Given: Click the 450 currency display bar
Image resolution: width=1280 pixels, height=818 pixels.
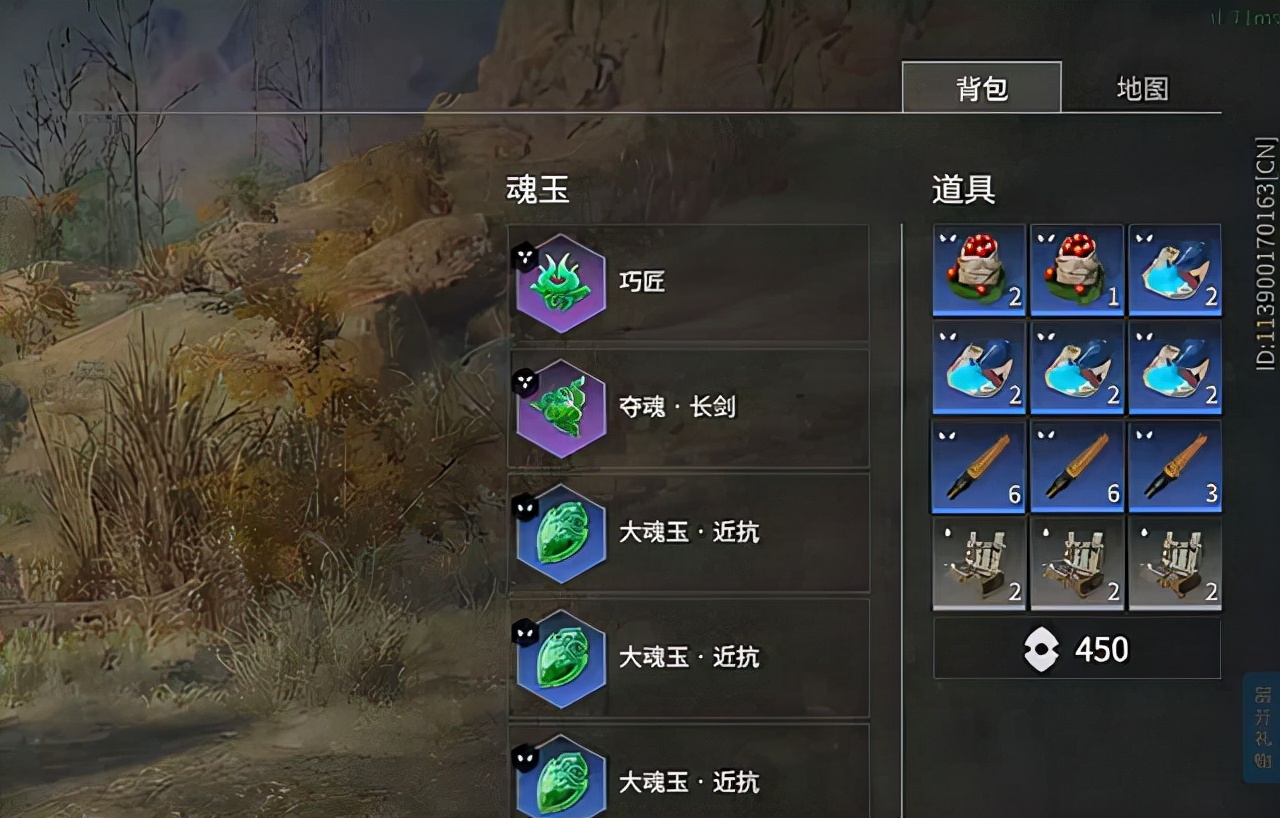Looking at the screenshot, I should (x=1077, y=649).
